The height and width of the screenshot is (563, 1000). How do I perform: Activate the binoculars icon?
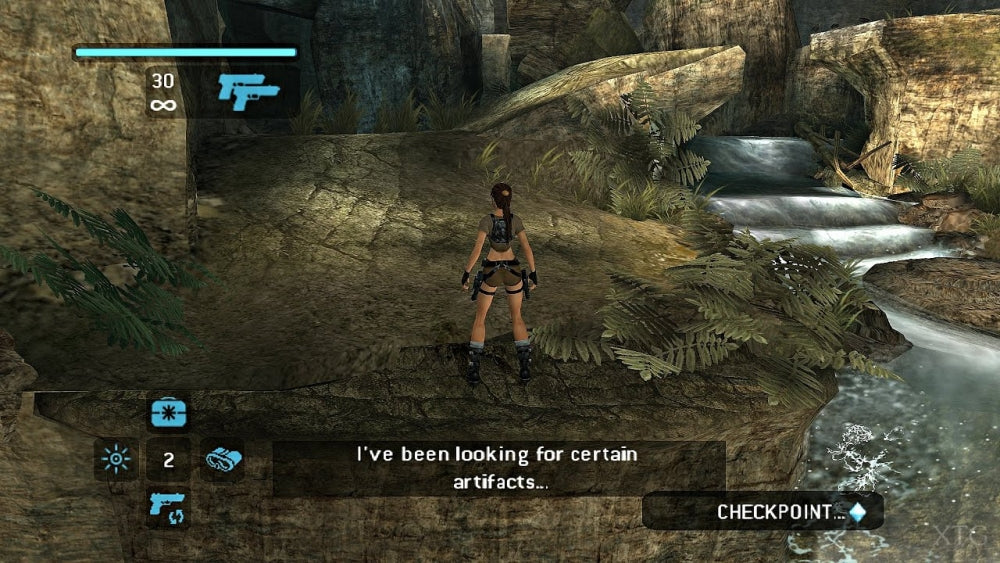coord(222,460)
